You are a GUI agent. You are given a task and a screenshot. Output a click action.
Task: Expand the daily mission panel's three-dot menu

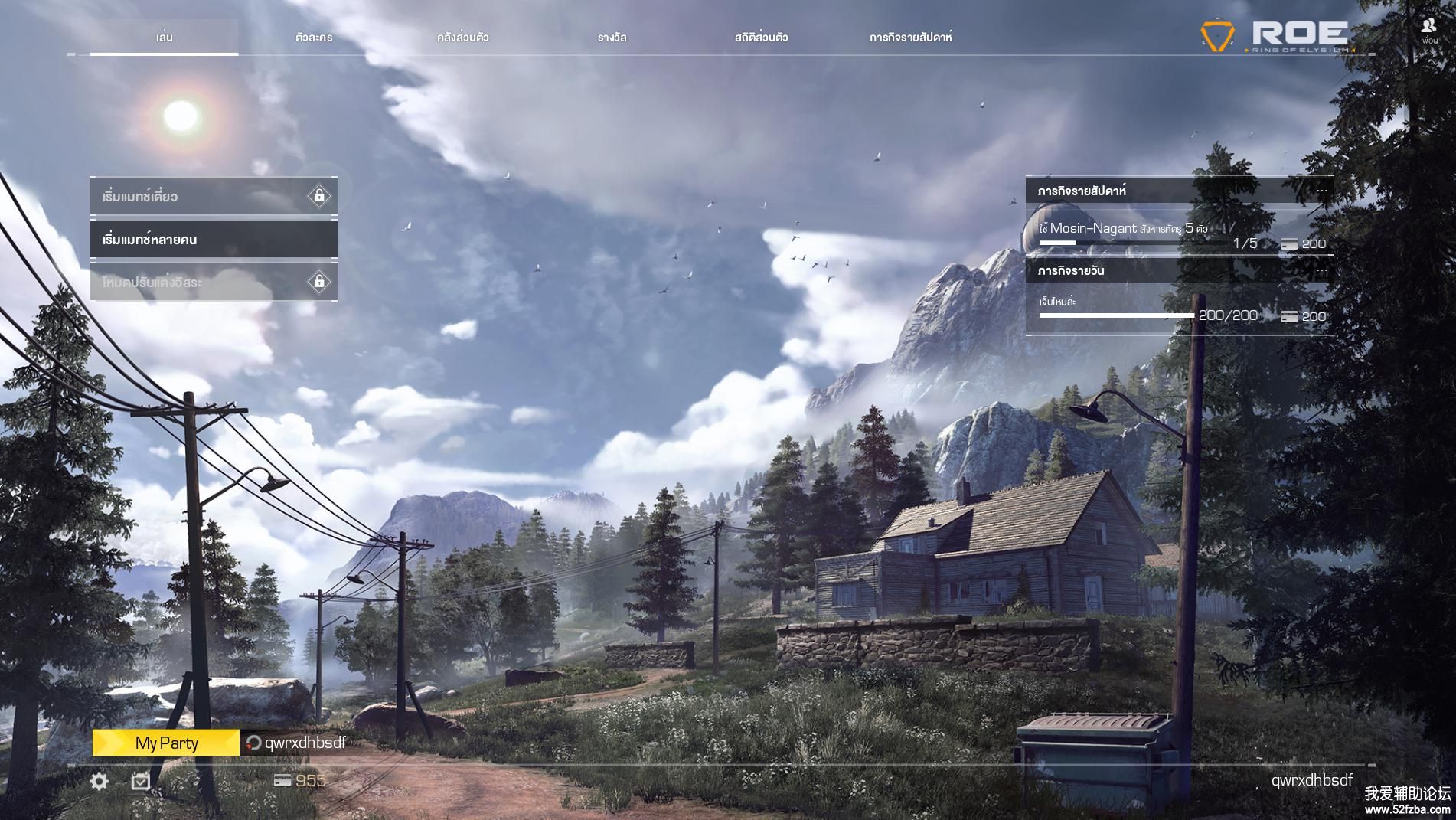click(1322, 271)
